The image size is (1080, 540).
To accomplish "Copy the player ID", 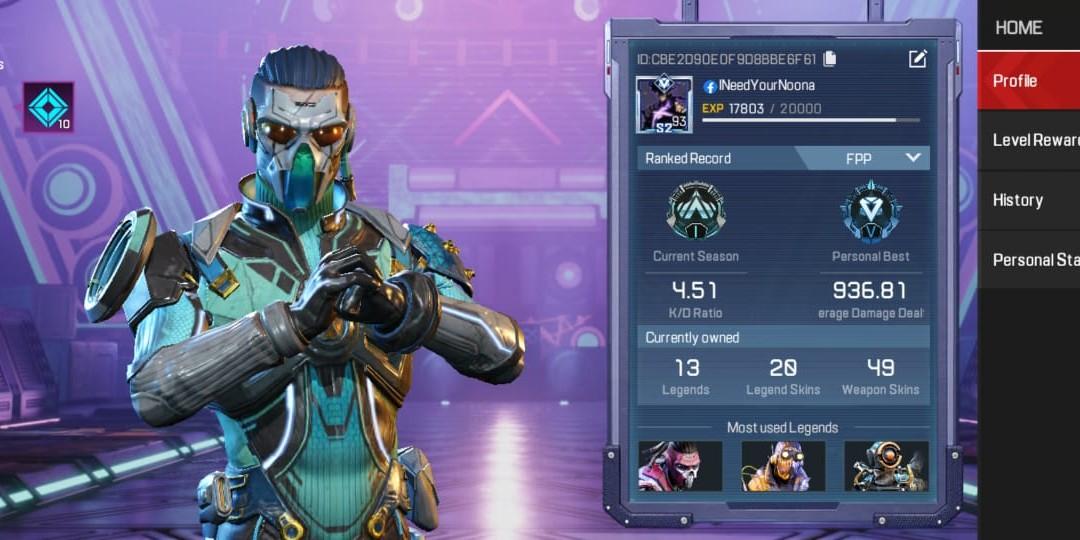I will coord(830,59).
